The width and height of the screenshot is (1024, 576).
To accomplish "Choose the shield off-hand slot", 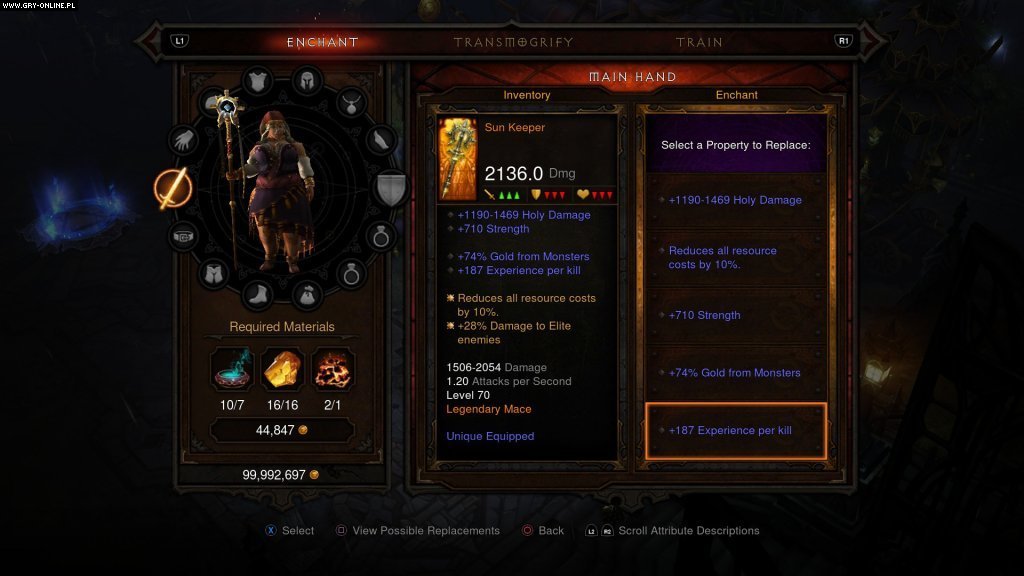I will (391, 188).
